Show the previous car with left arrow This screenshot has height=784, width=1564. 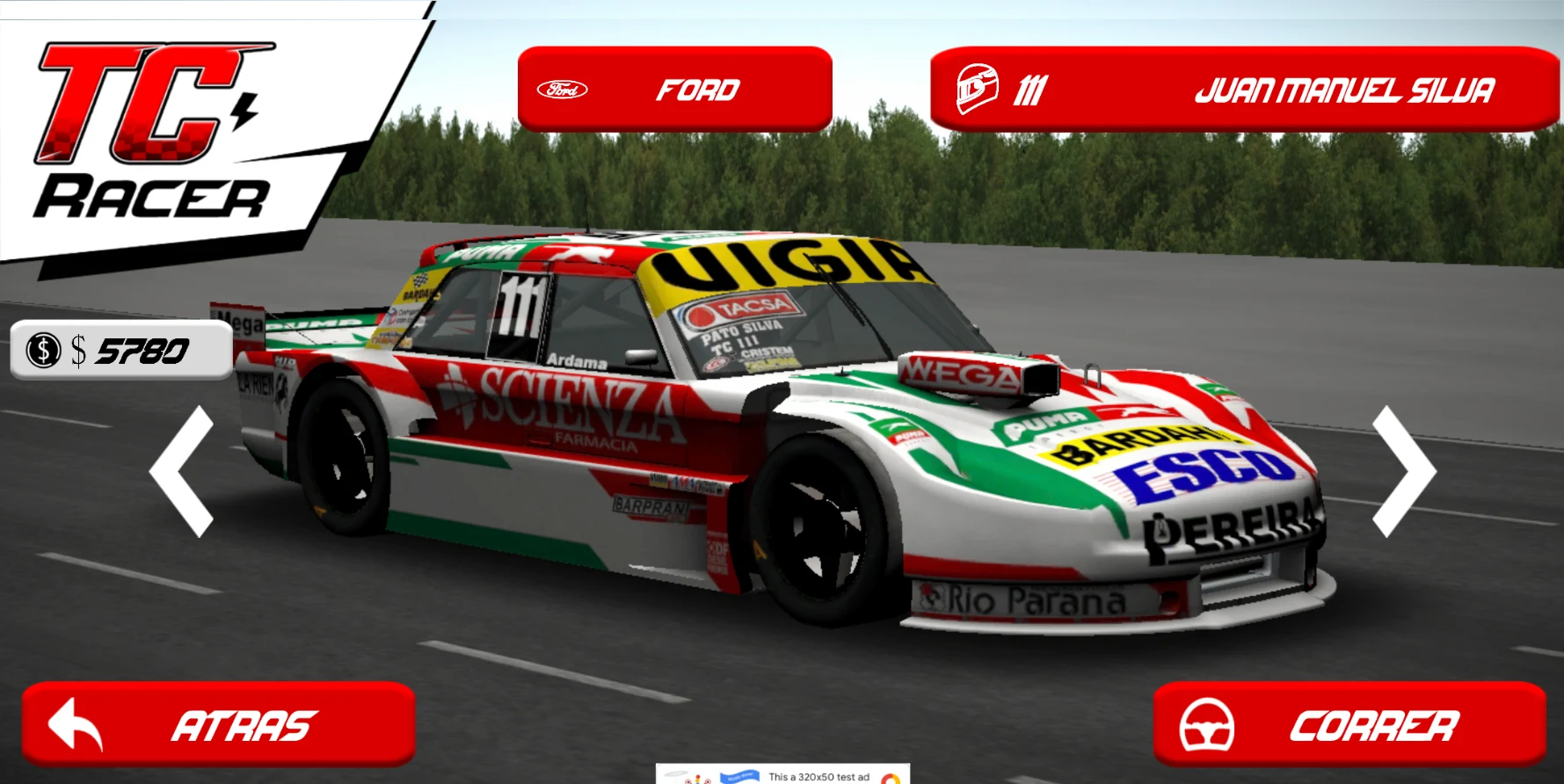click(x=182, y=471)
